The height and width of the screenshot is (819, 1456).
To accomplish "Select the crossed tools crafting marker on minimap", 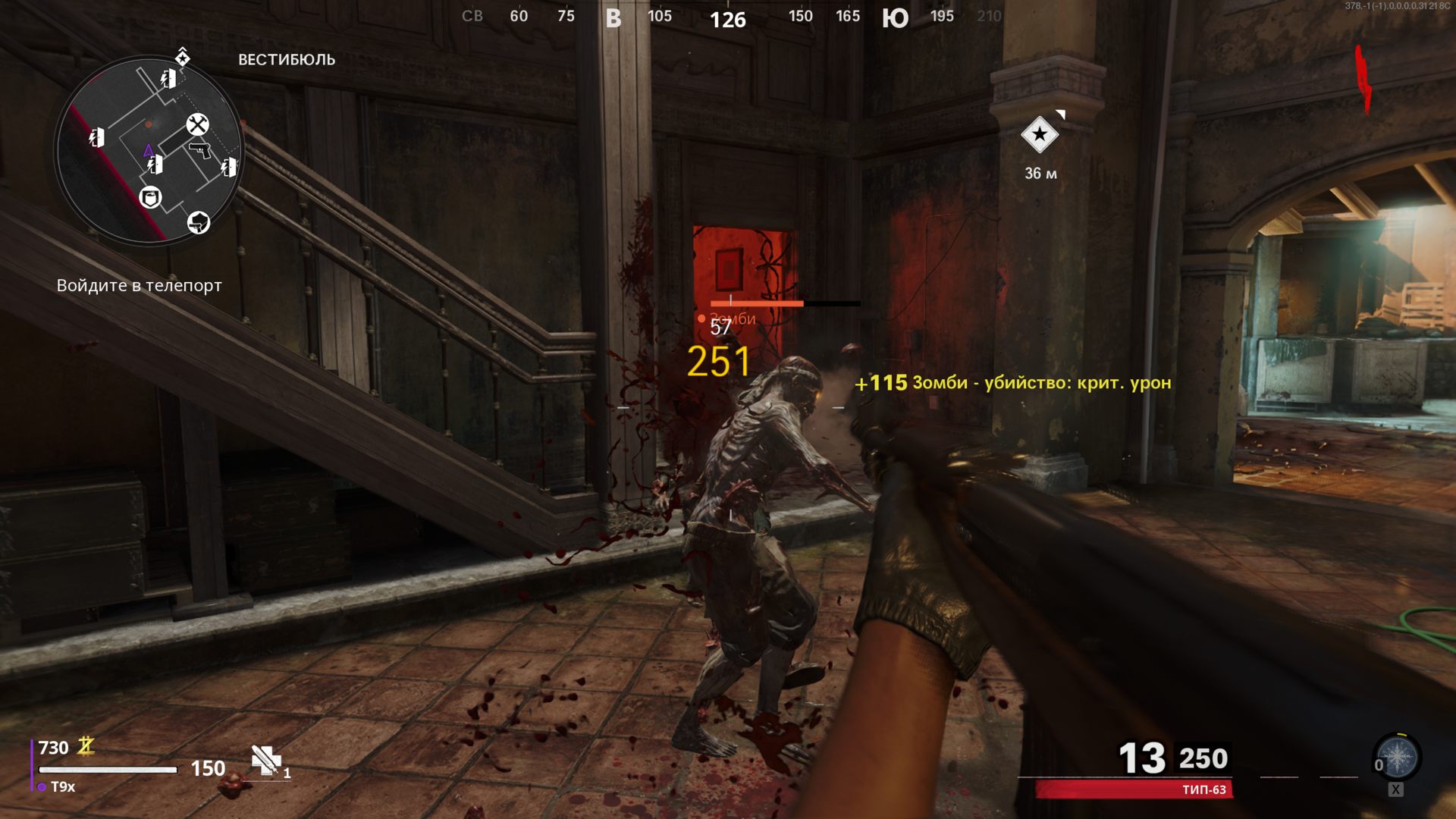I will [x=197, y=124].
